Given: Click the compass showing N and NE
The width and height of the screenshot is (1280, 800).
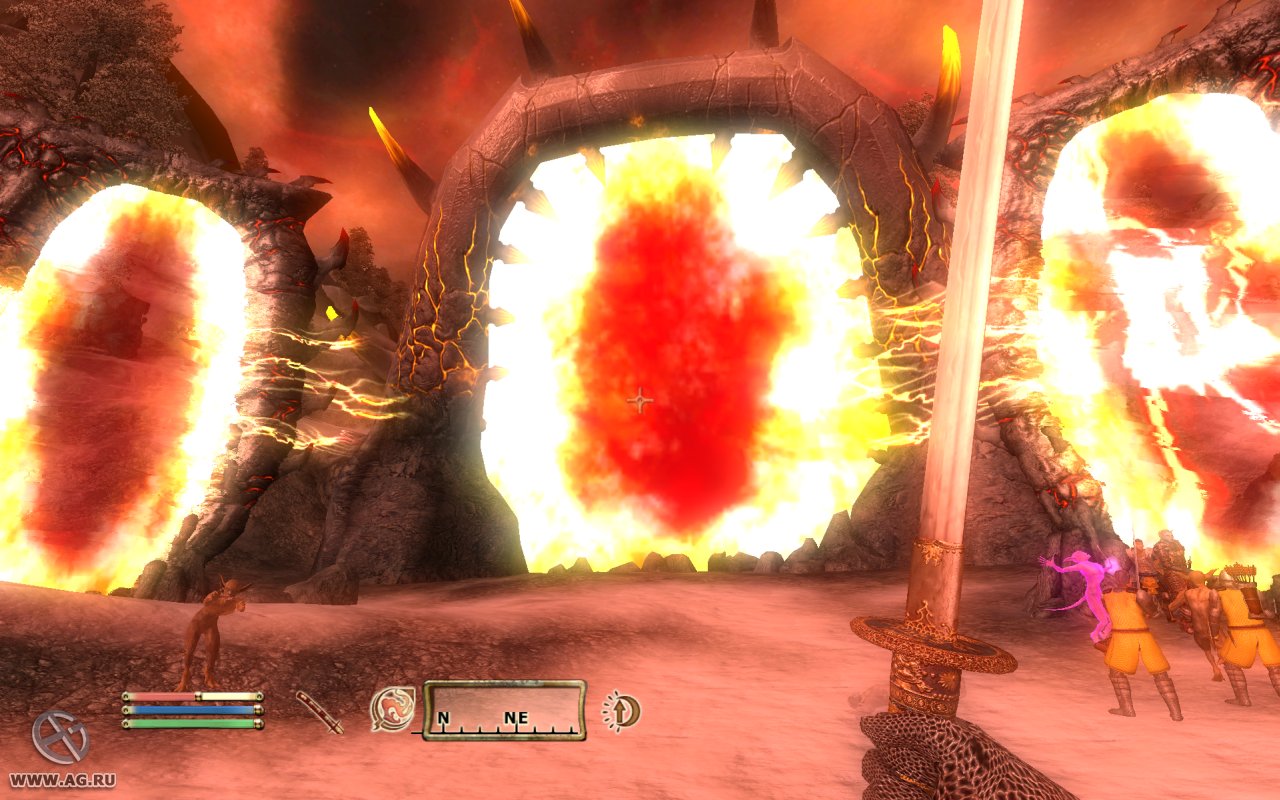Looking at the screenshot, I should pos(503,710).
